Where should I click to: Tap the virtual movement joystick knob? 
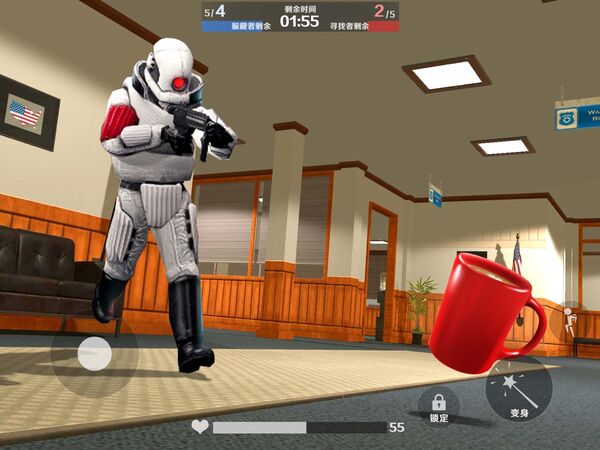coord(94,353)
